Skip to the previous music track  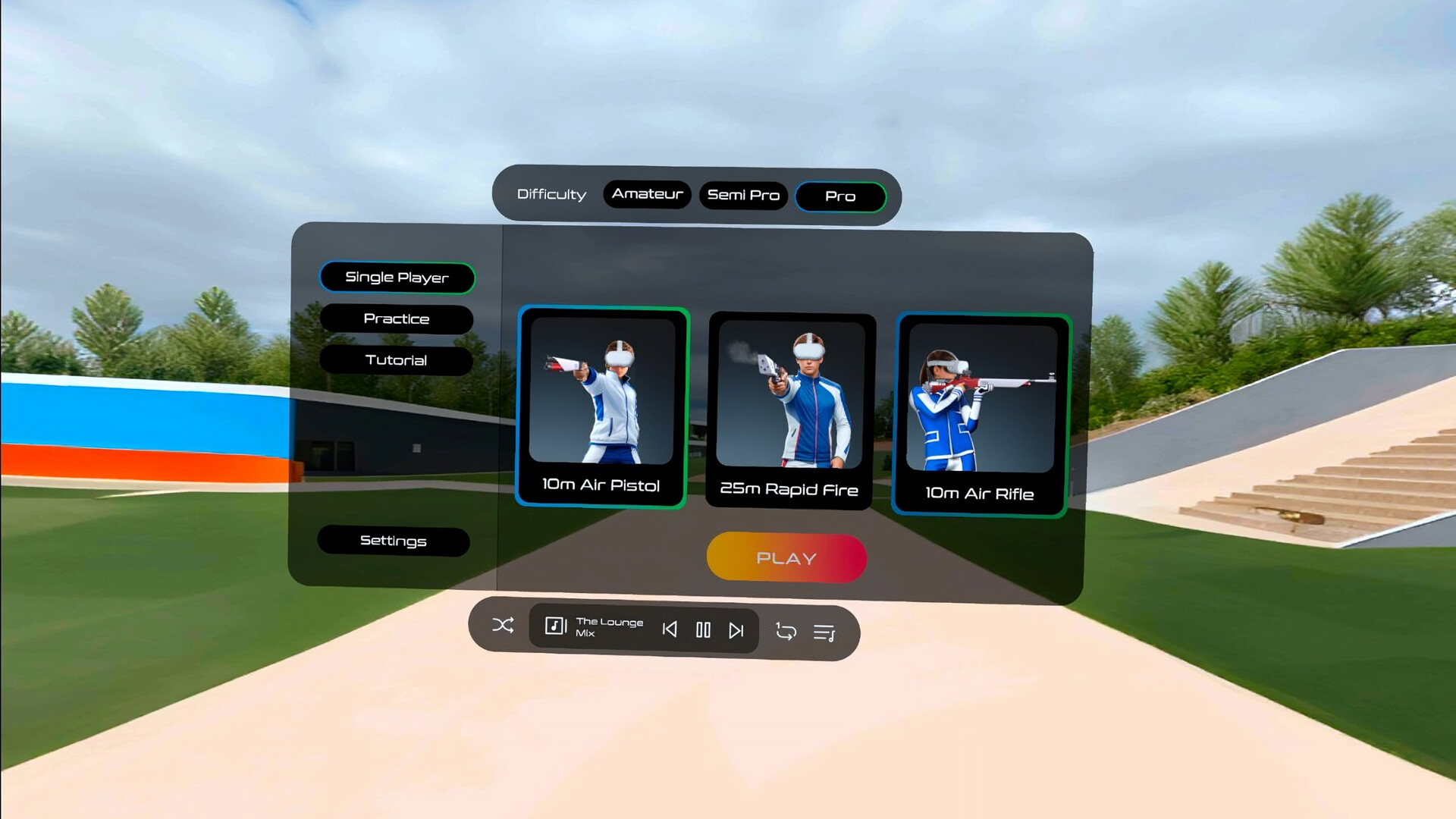click(670, 629)
